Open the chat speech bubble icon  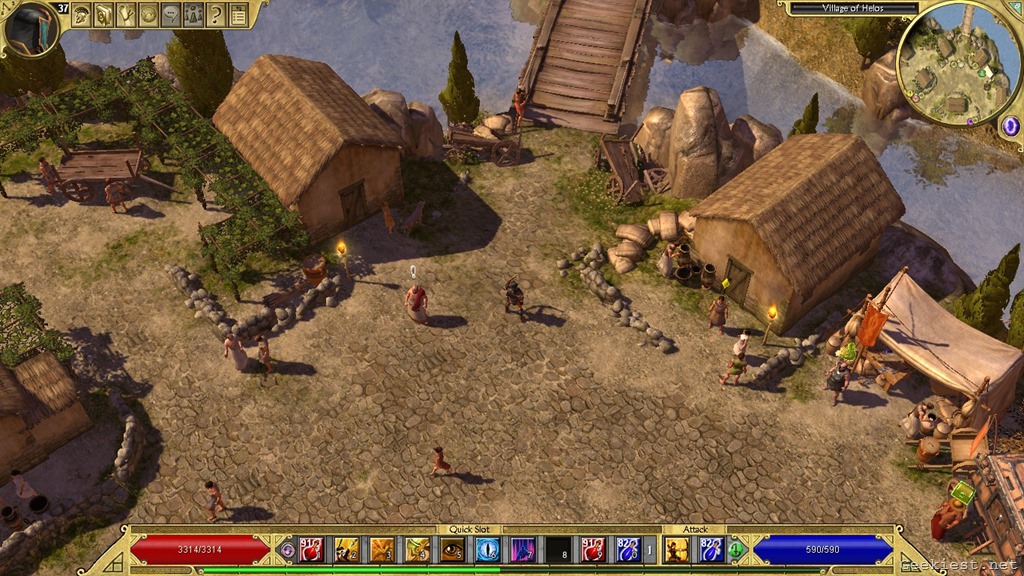point(170,14)
